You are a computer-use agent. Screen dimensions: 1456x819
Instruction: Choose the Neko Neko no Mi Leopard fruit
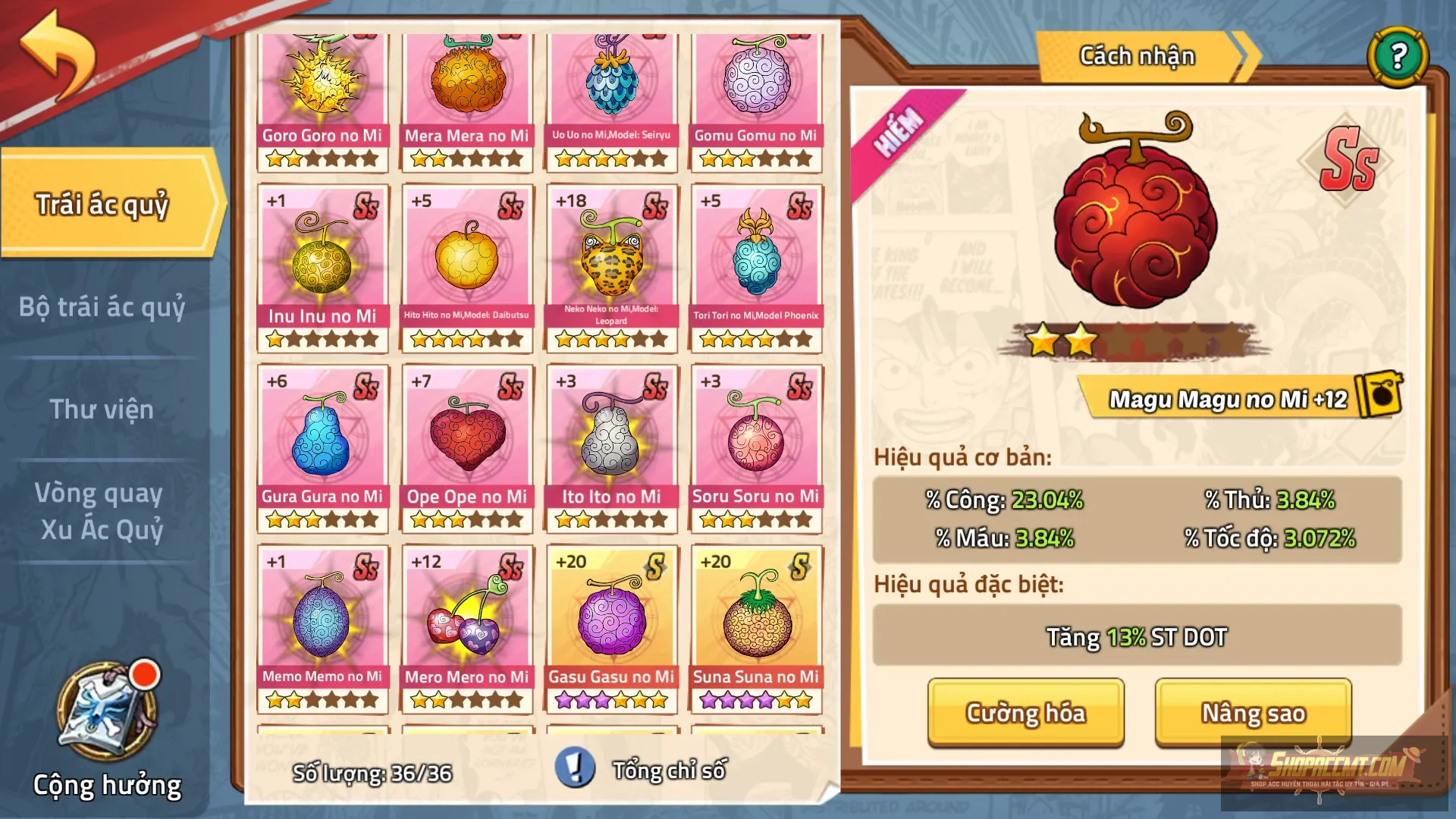[x=611, y=262]
